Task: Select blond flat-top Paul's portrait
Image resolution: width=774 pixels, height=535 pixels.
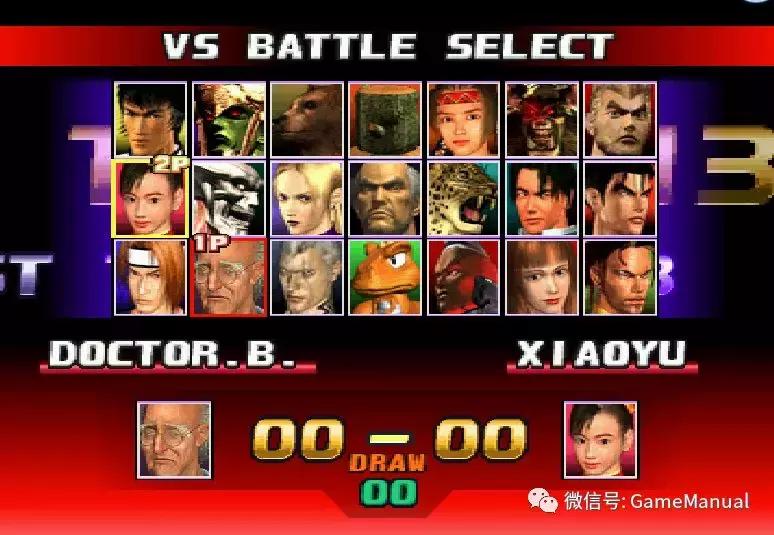Action: click(x=620, y=120)
